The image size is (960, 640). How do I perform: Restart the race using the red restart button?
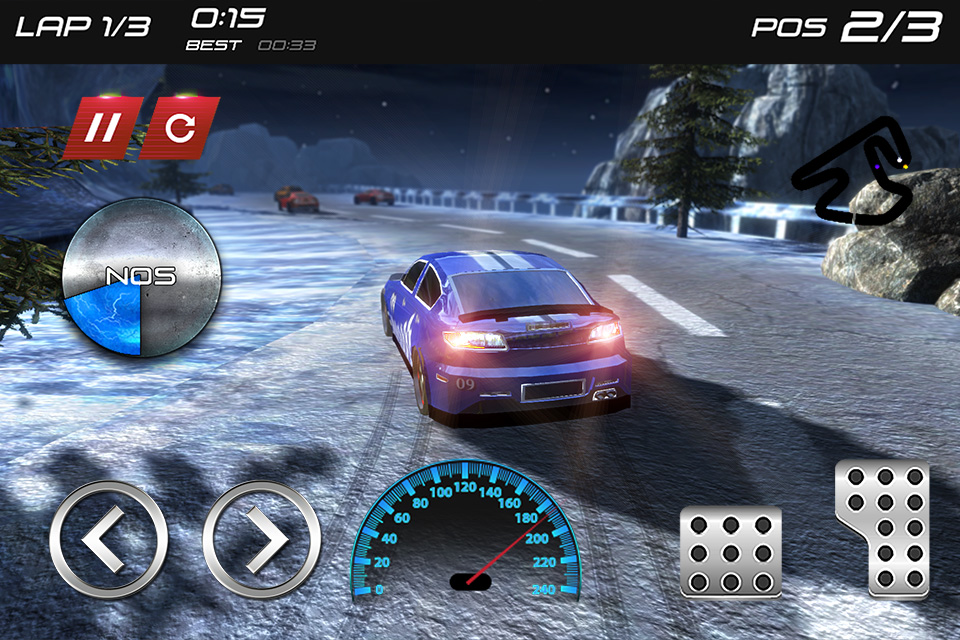pos(179,129)
